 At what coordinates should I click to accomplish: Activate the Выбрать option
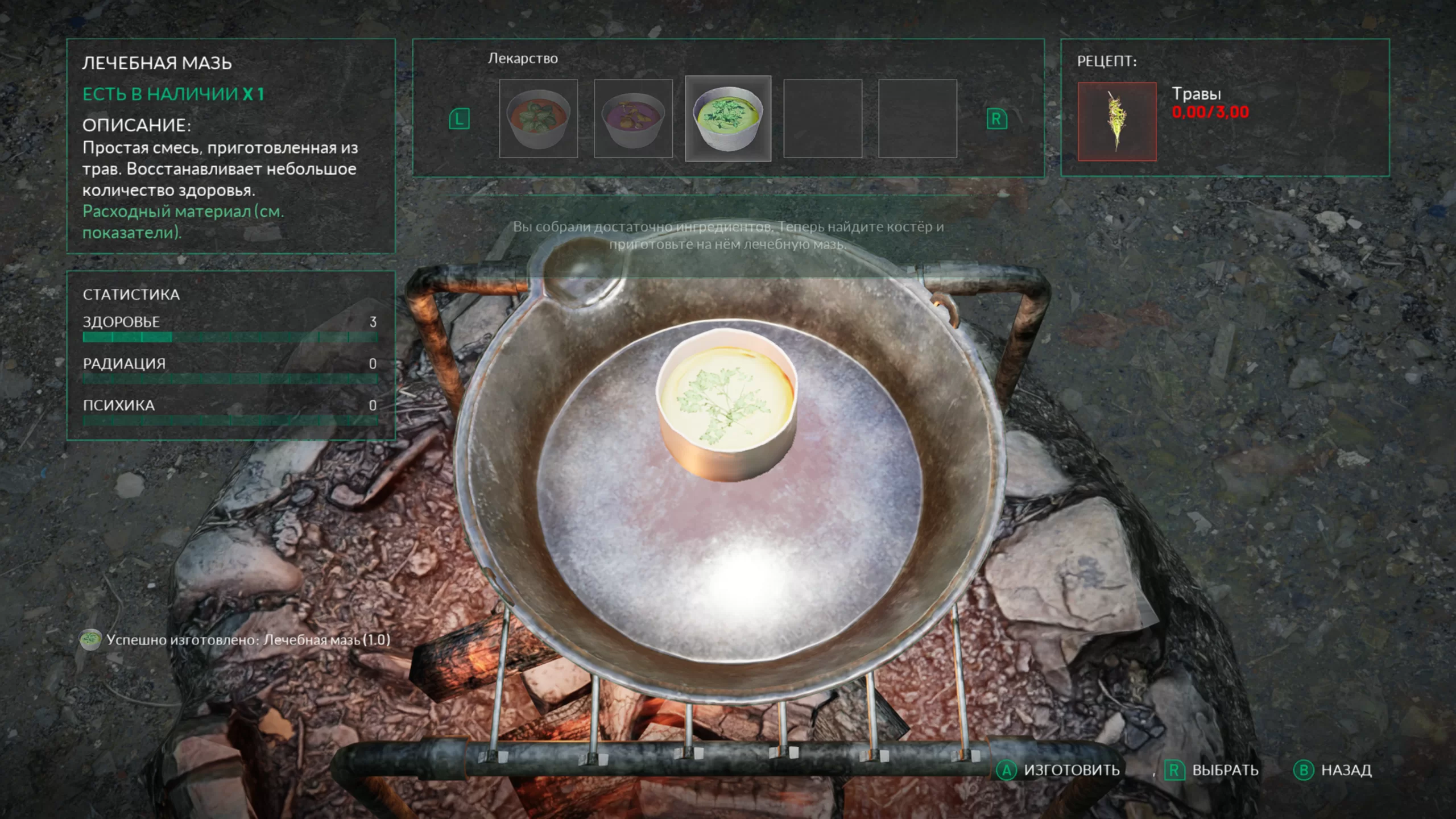coord(1213,770)
